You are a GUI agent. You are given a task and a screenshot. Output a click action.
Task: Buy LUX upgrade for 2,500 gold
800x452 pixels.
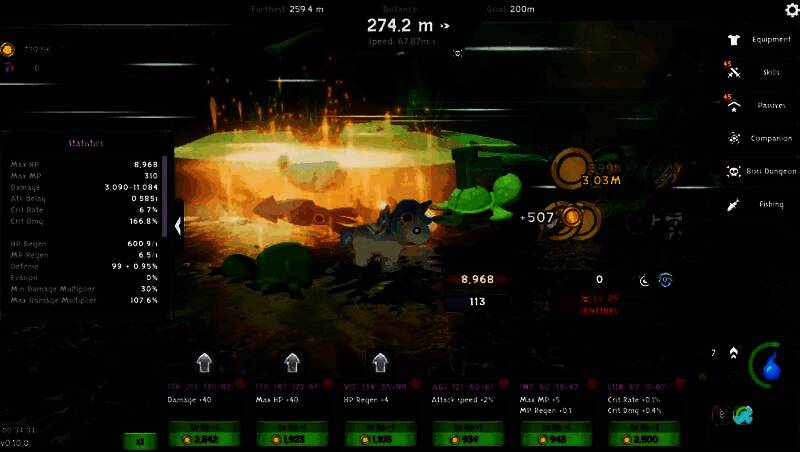point(642,434)
